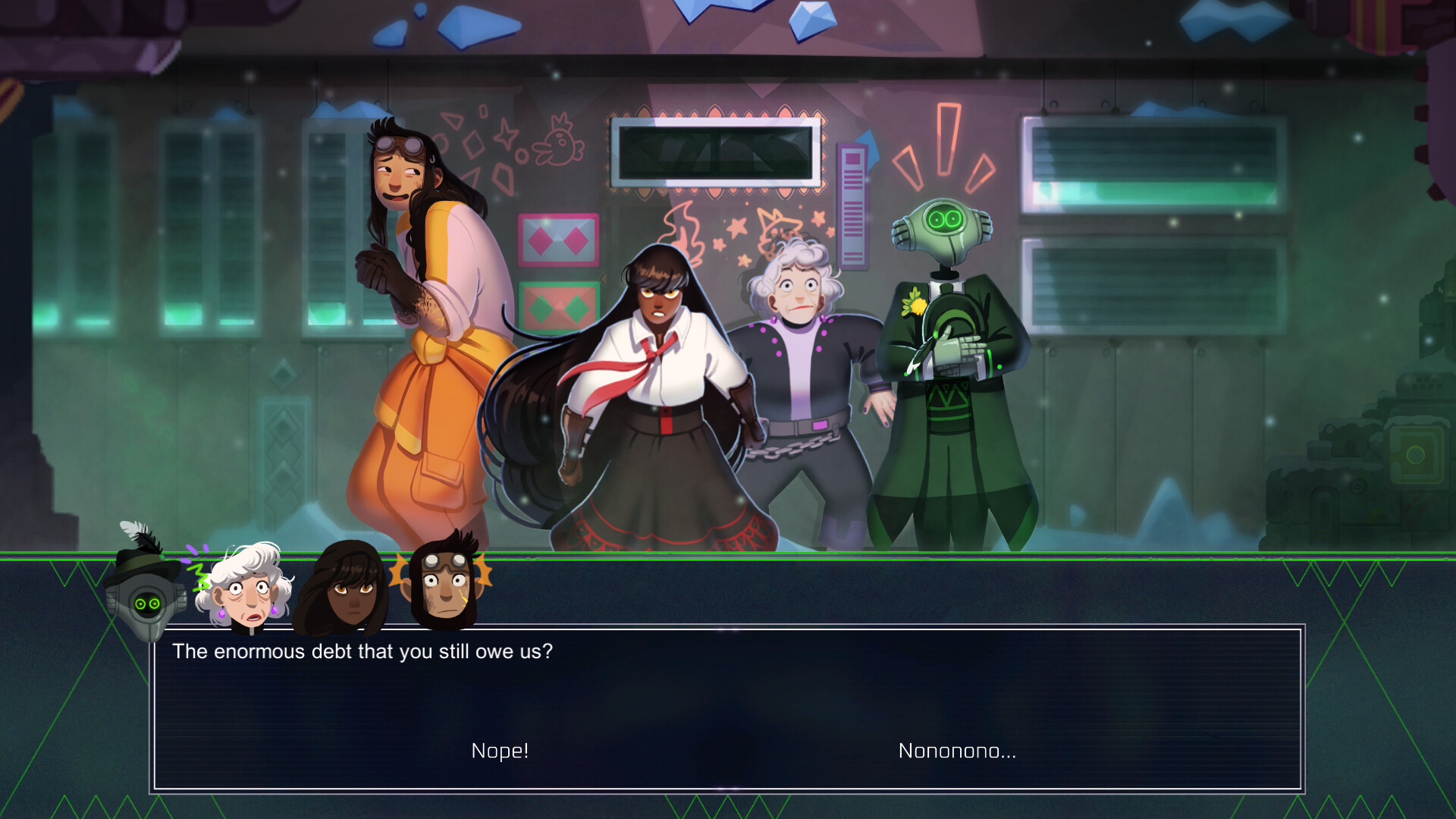This screenshot has height=819, width=1456.
Task: Choose the 'Nononono...' dialogue option
Action: point(957,752)
